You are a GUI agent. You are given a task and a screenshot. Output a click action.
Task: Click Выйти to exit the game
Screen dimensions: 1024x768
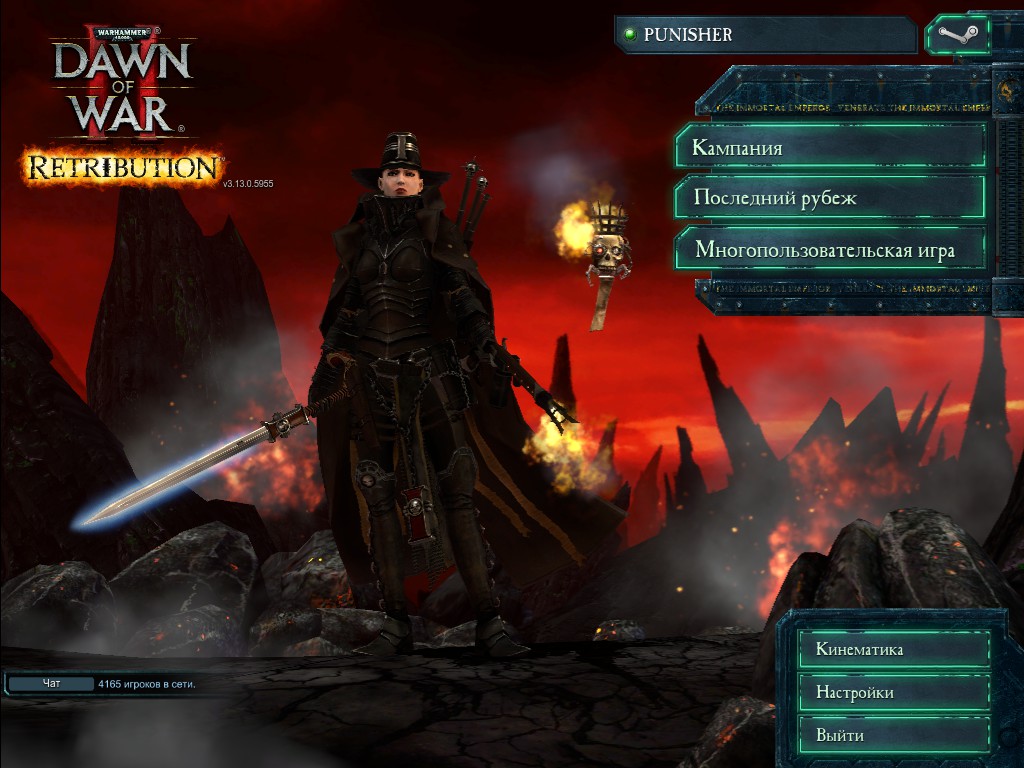pyautogui.click(x=895, y=735)
